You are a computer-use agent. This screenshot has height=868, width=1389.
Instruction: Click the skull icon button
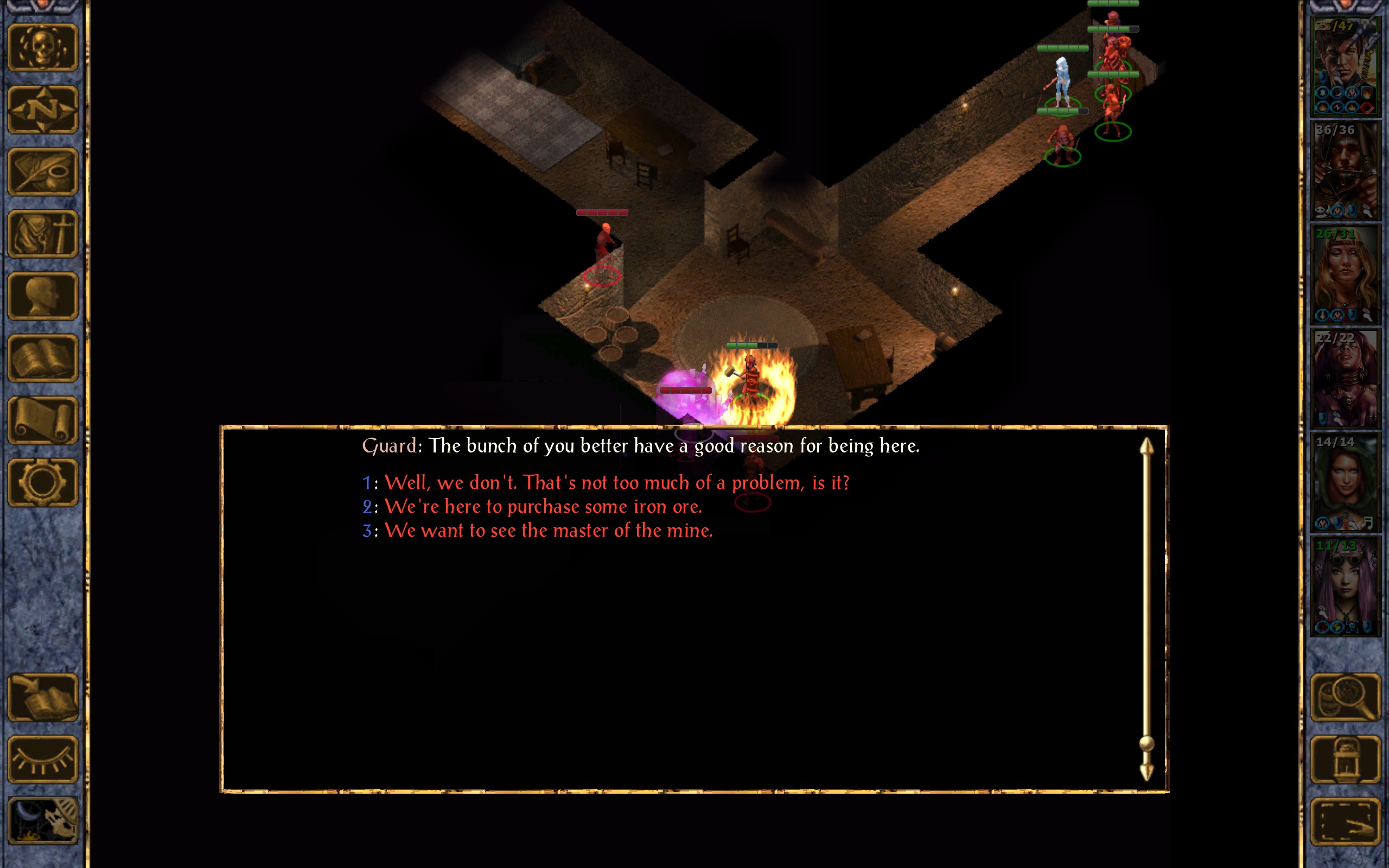[43, 48]
